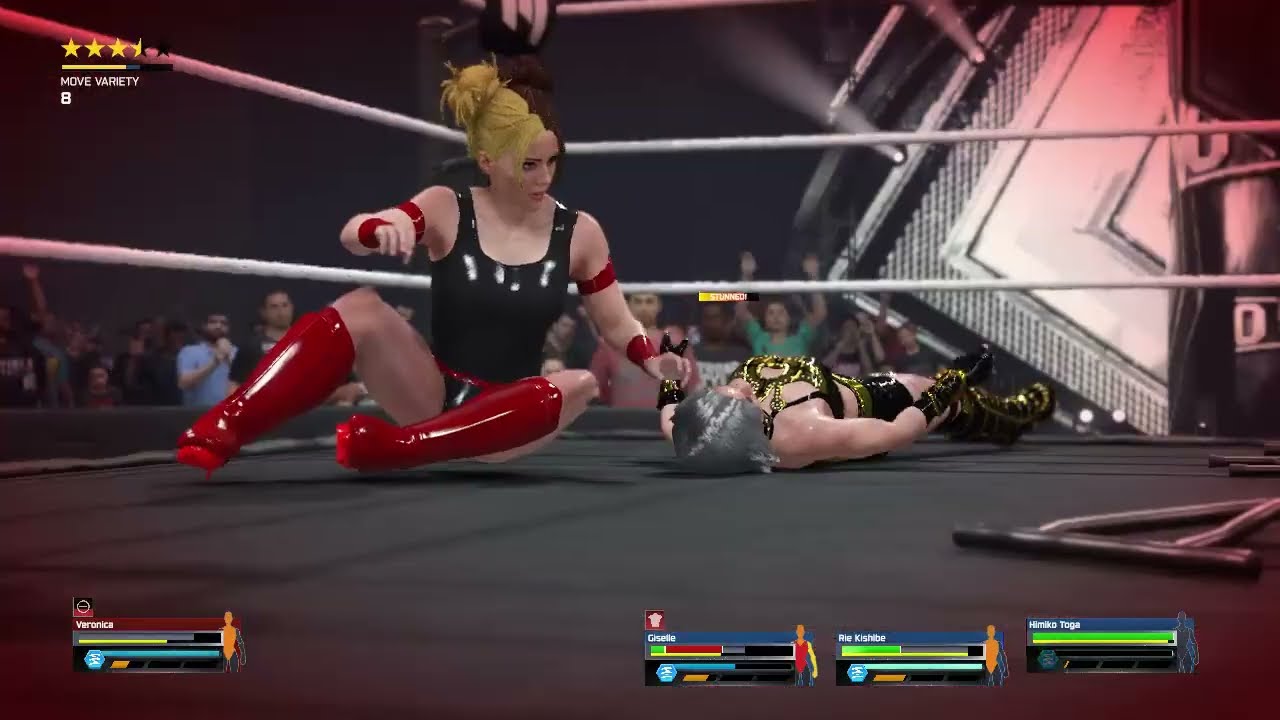Select the red icon above Giselle's panel

pyautogui.click(x=655, y=620)
